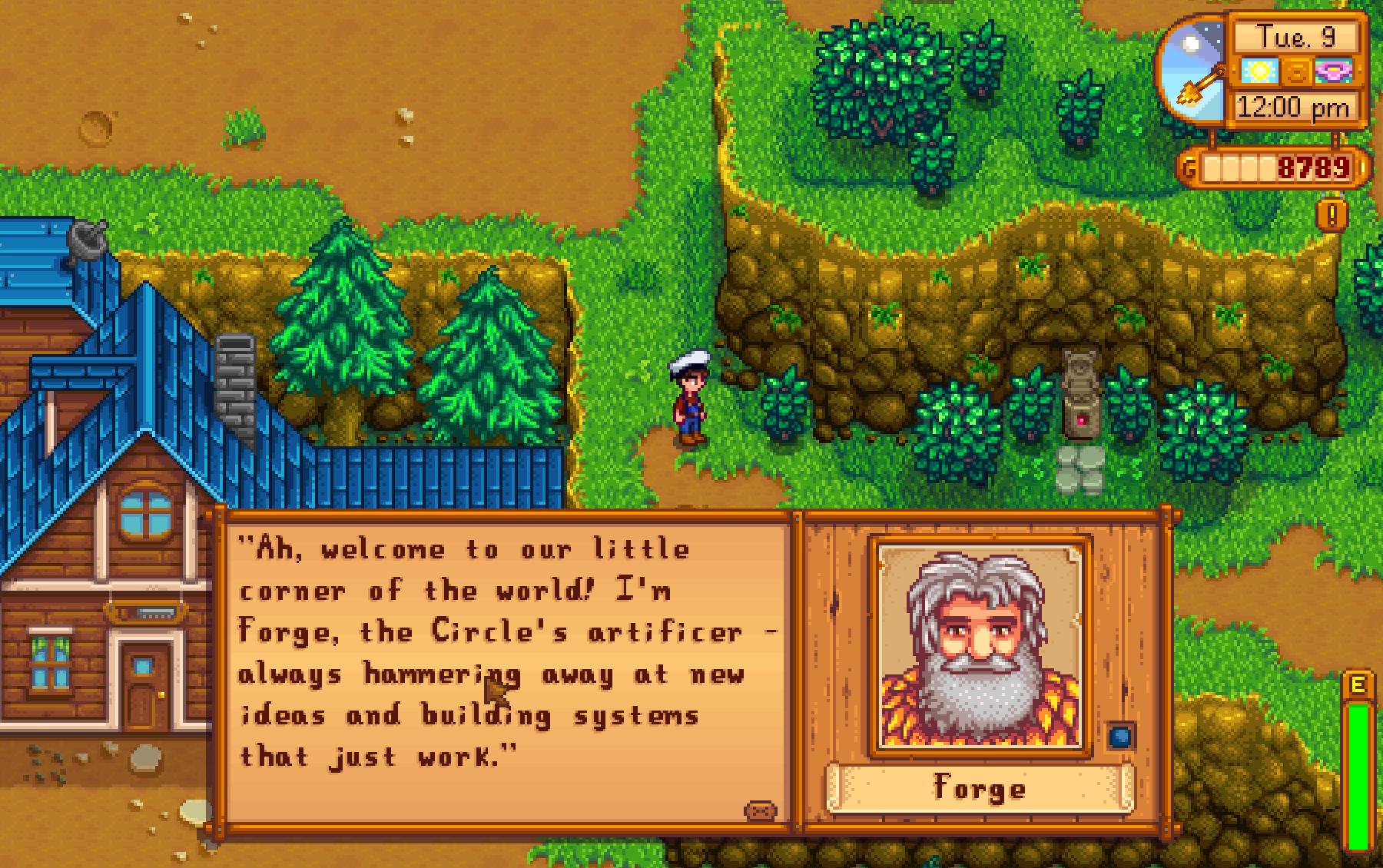Click Forge's portrait in the dialogue box
Image resolution: width=1383 pixels, height=868 pixels.
coord(979,647)
